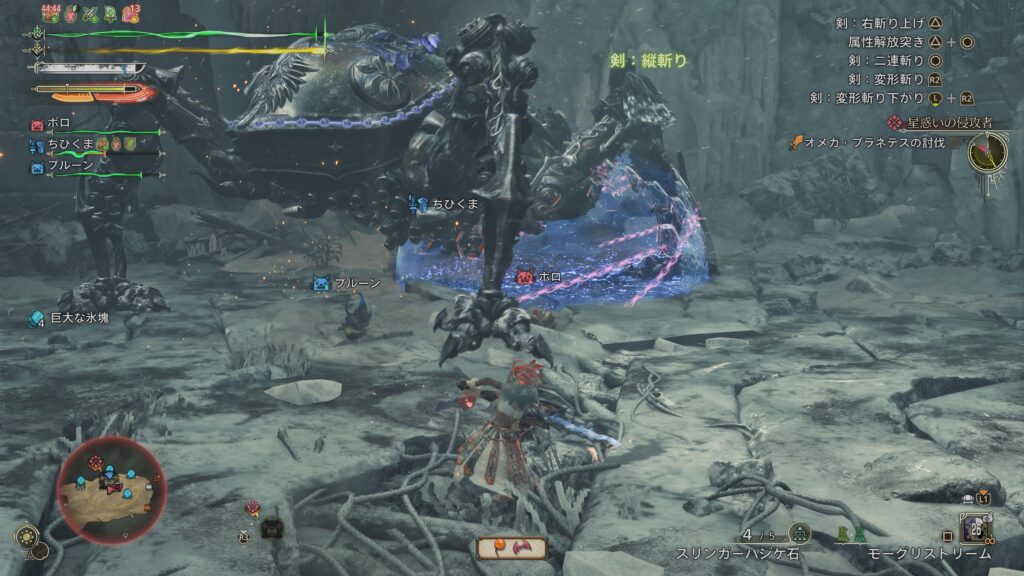Click the pink status icon showing 13

coord(131,13)
